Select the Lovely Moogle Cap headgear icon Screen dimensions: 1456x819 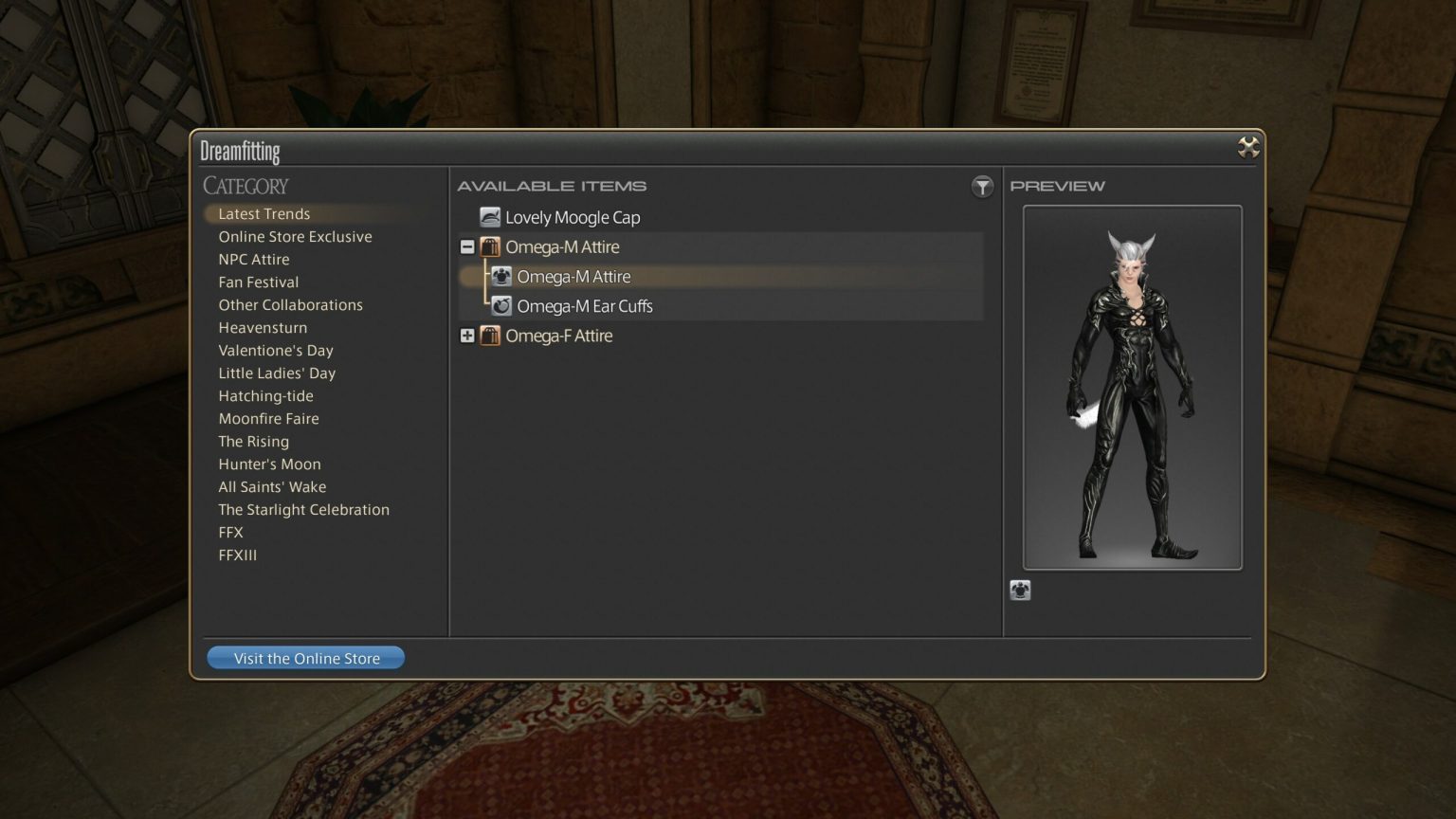pyautogui.click(x=489, y=216)
